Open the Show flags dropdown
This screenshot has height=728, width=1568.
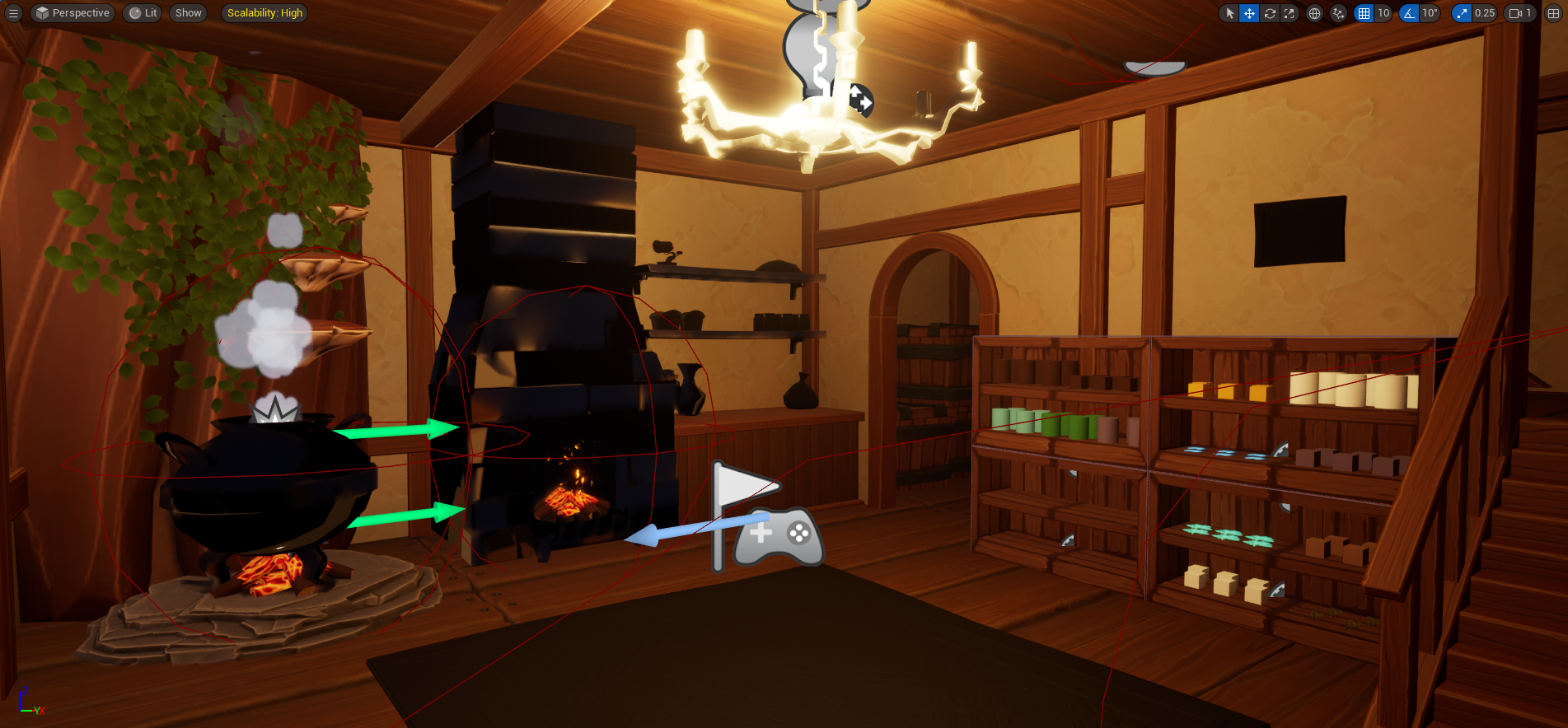188,13
